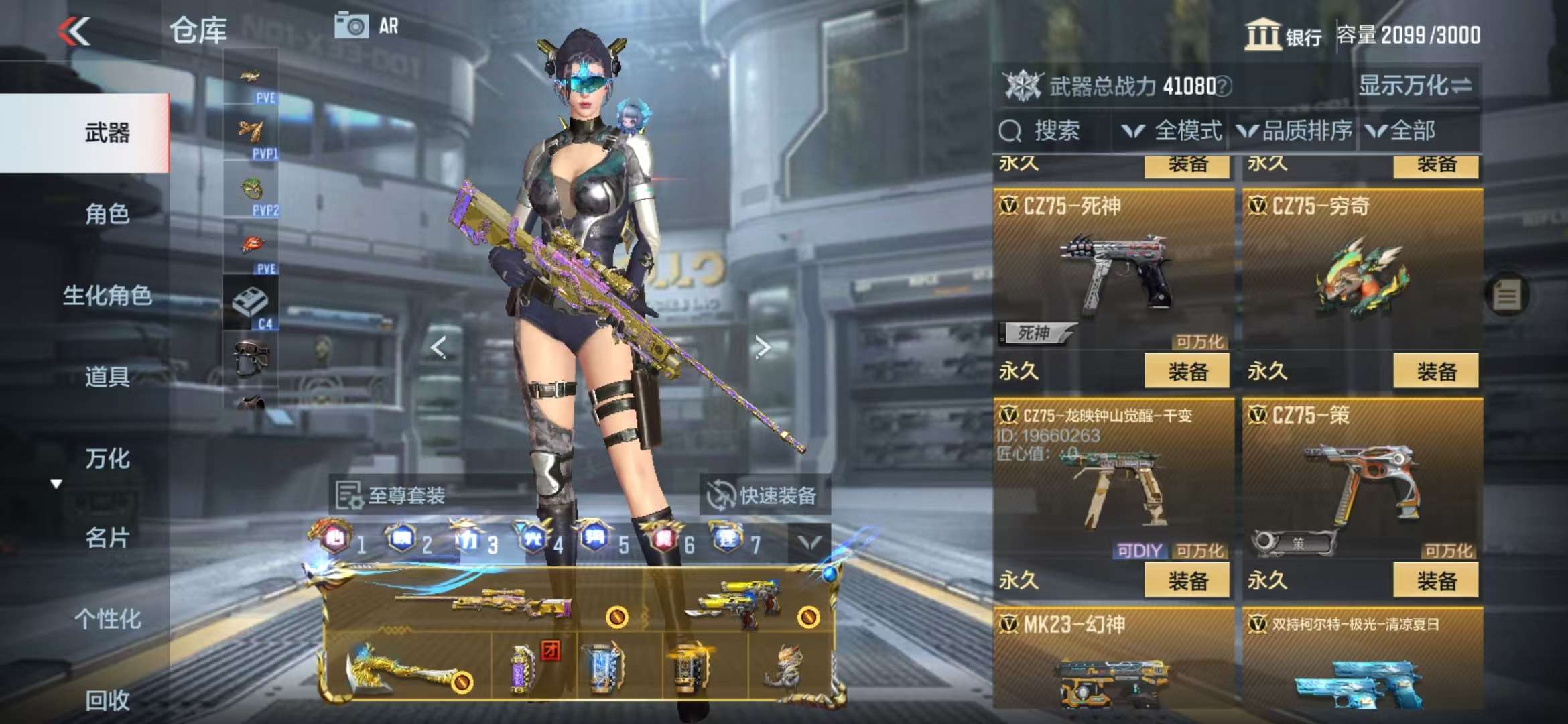Image resolution: width=1568 pixels, height=724 pixels.
Task: Show the next character view arrow
Action: coord(762,347)
